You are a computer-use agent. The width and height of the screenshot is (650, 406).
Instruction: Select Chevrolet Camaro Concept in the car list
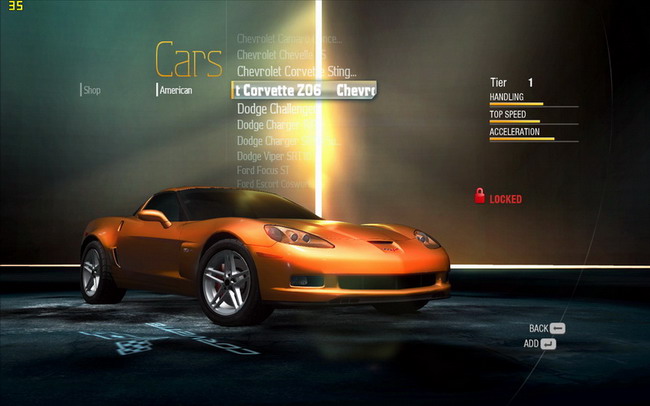click(x=289, y=39)
